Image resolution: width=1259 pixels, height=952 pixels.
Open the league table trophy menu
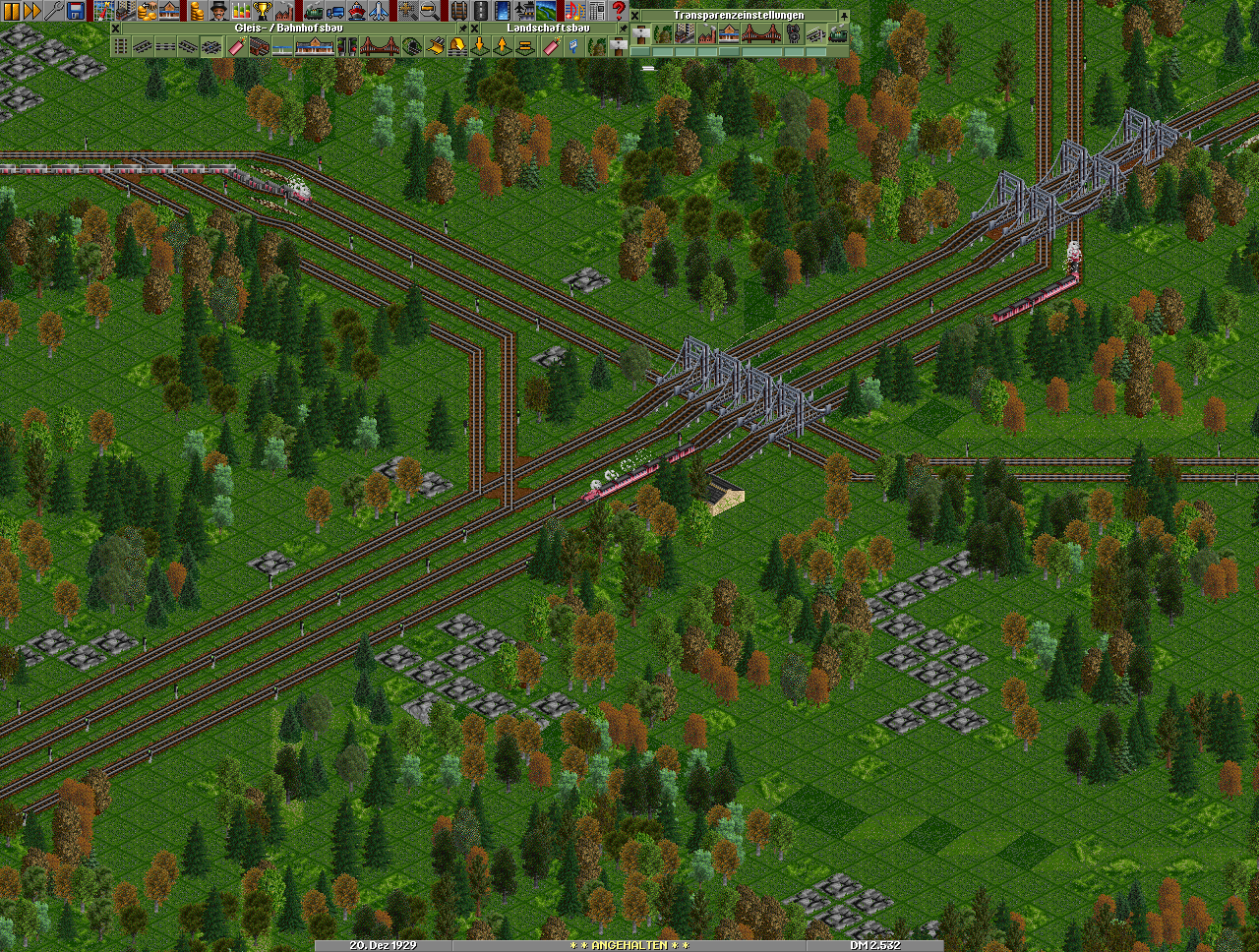click(262, 11)
